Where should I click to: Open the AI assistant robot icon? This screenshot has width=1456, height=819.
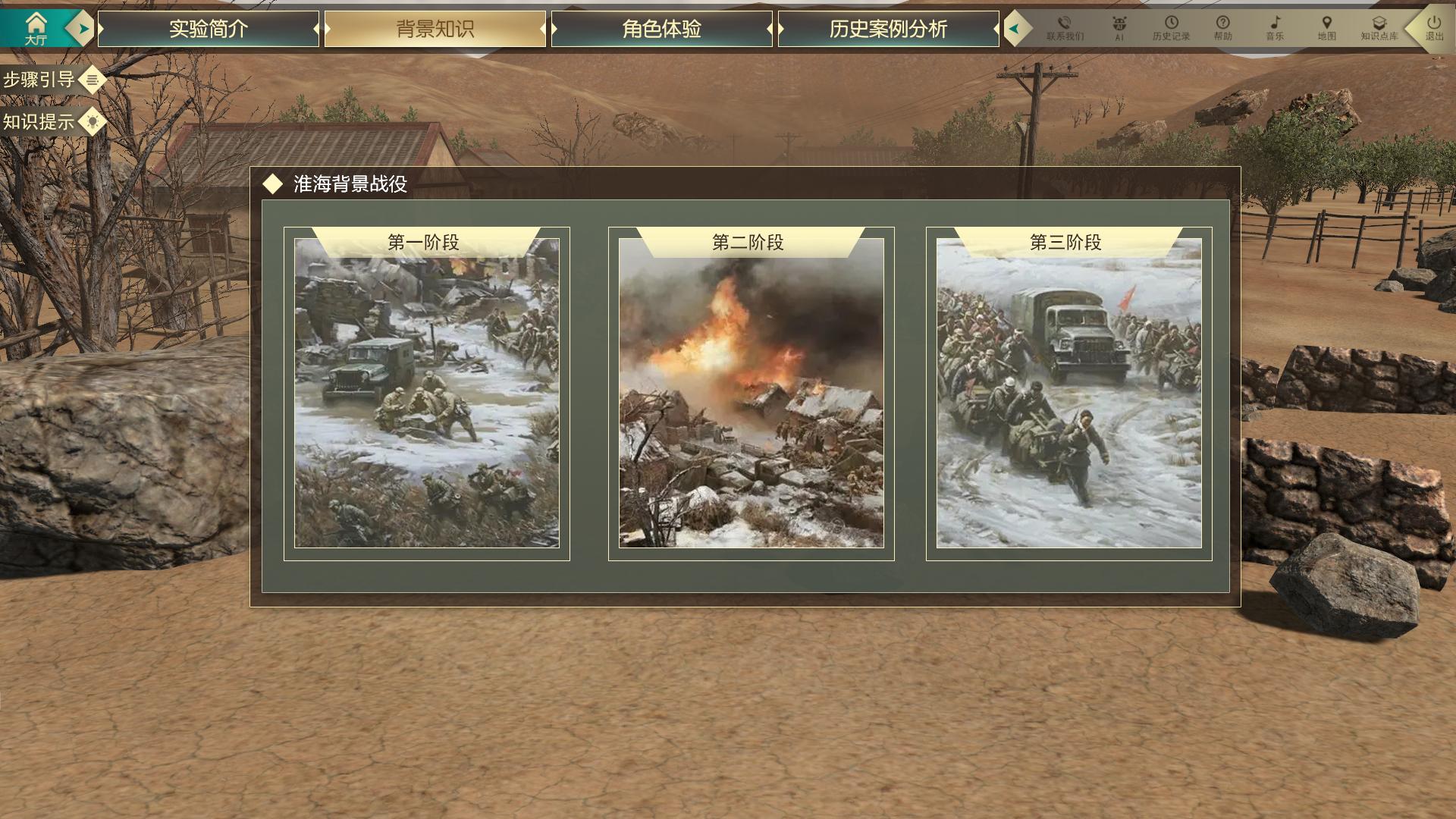(x=1119, y=28)
